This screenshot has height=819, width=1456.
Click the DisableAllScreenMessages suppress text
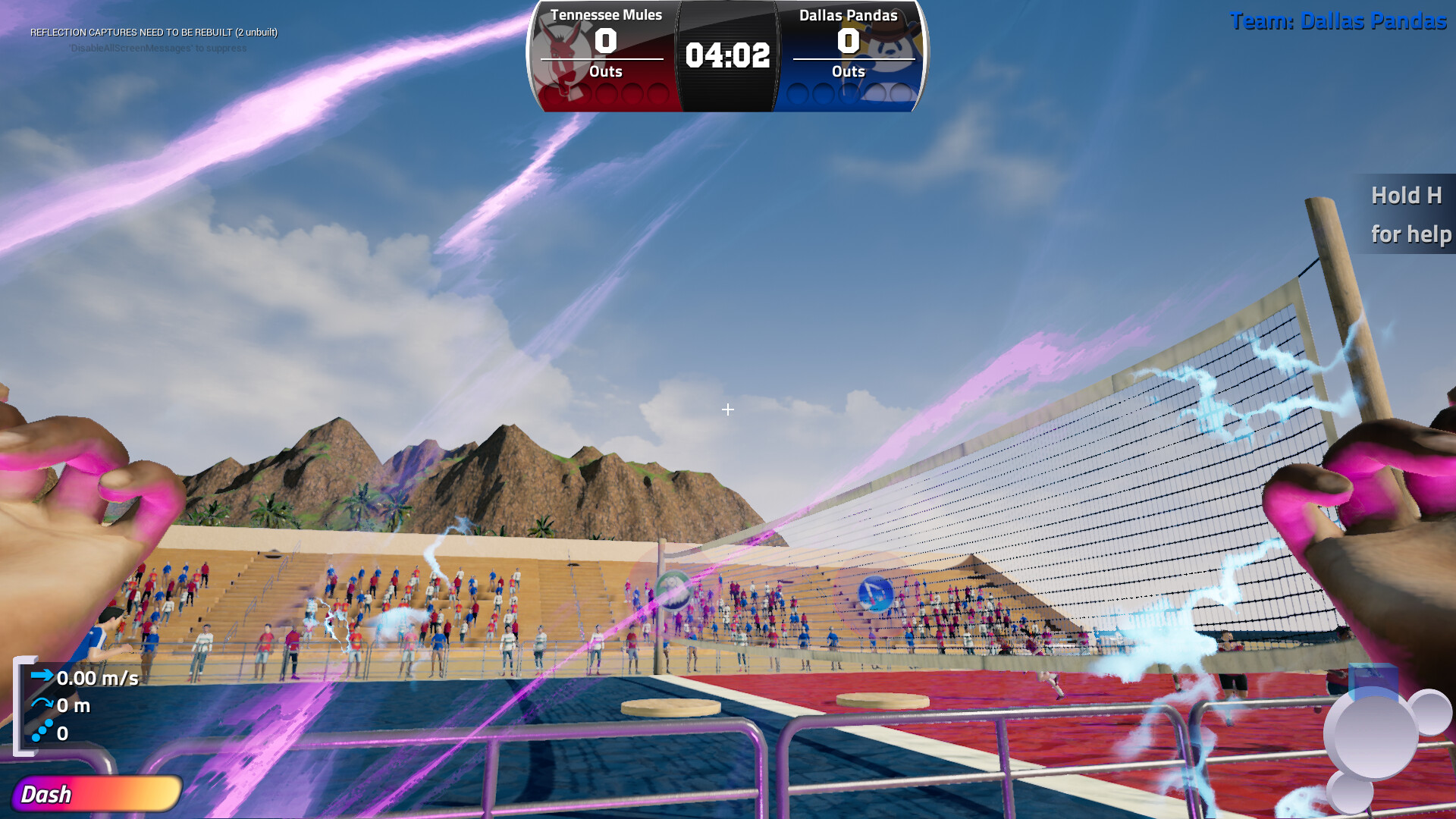(x=158, y=49)
